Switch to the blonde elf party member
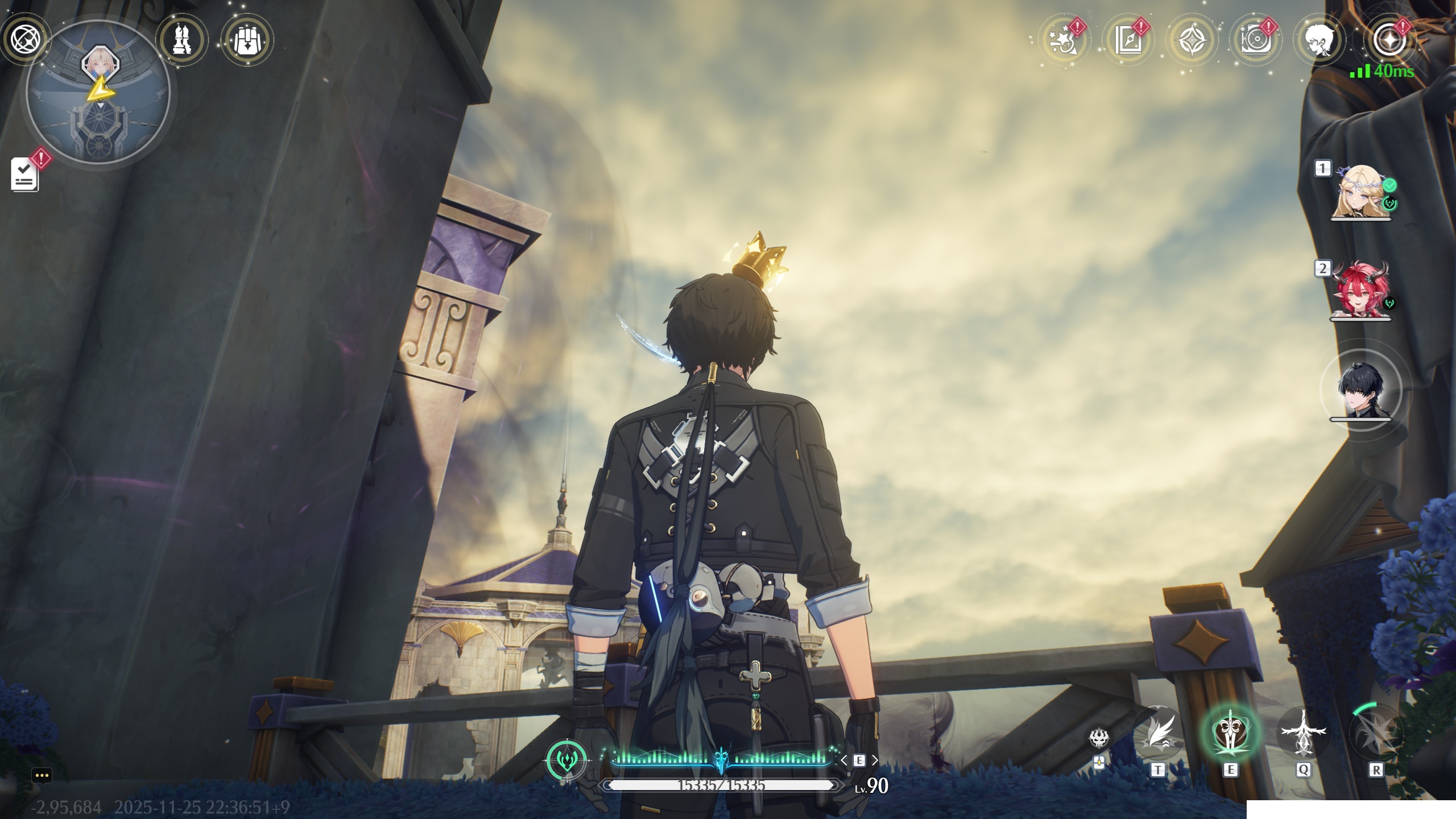The image size is (1456, 819). pyautogui.click(x=1360, y=192)
